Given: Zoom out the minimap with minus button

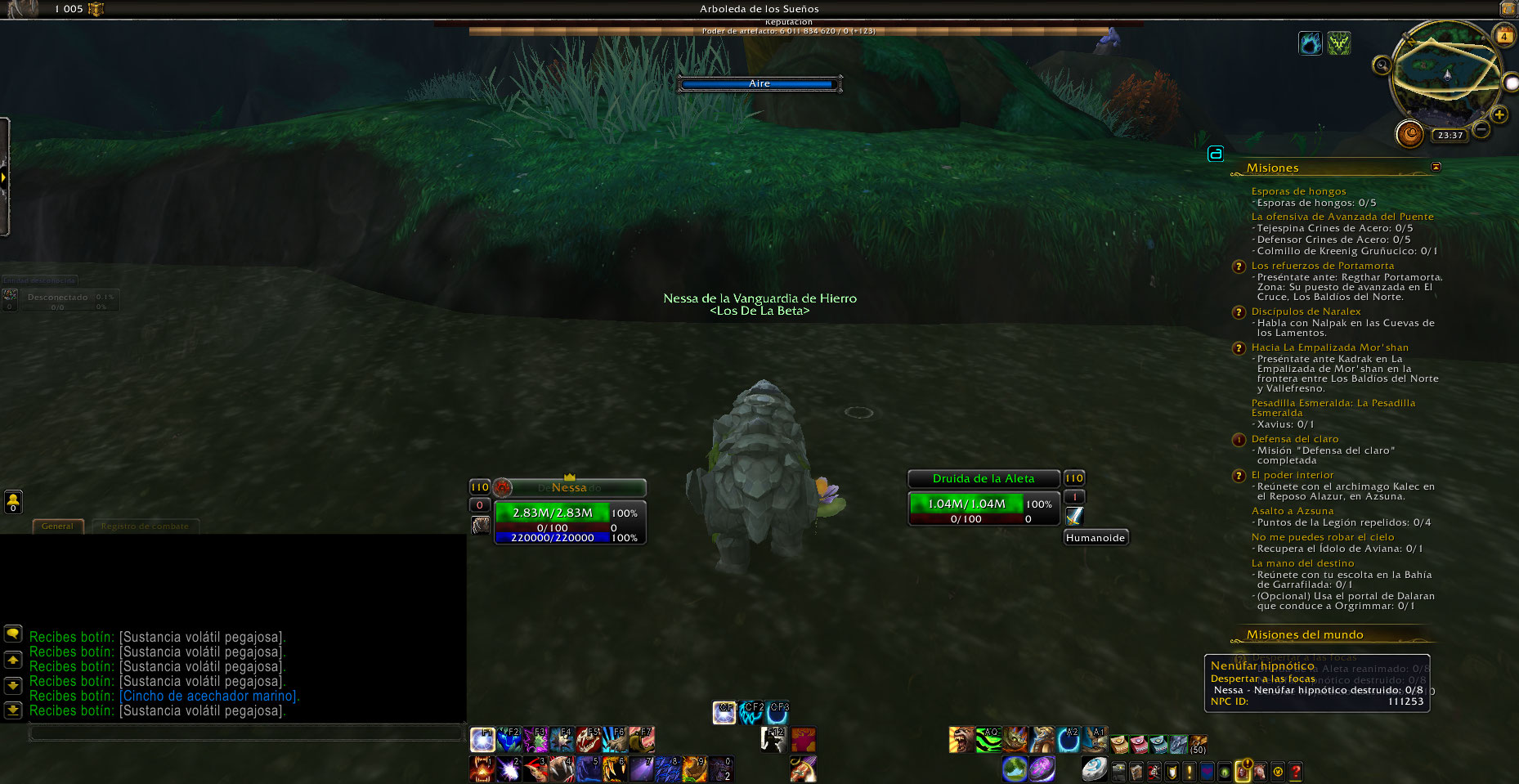Looking at the screenshot, I should point(1481,130).
